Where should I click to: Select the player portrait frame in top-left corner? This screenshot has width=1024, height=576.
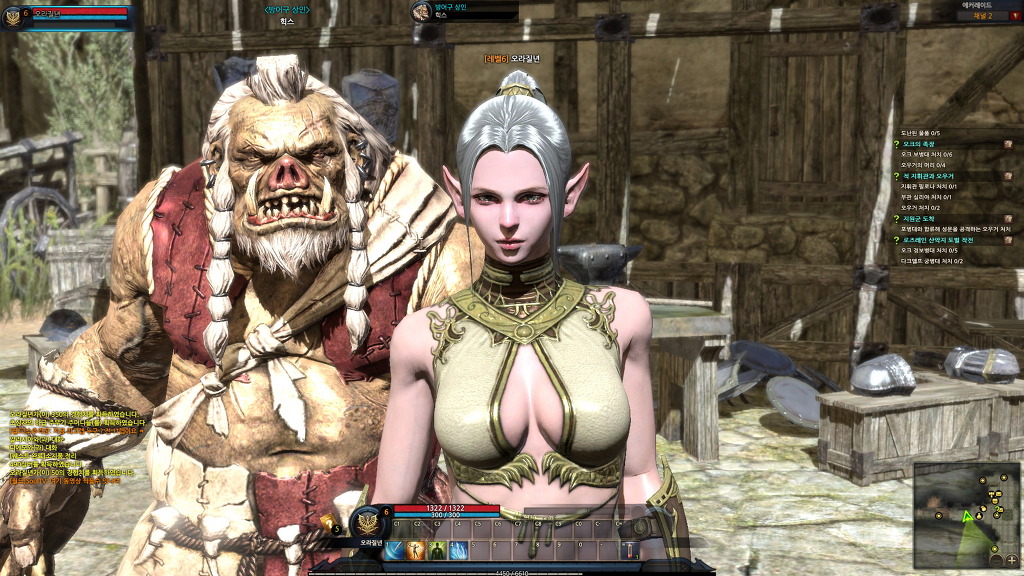15,17
